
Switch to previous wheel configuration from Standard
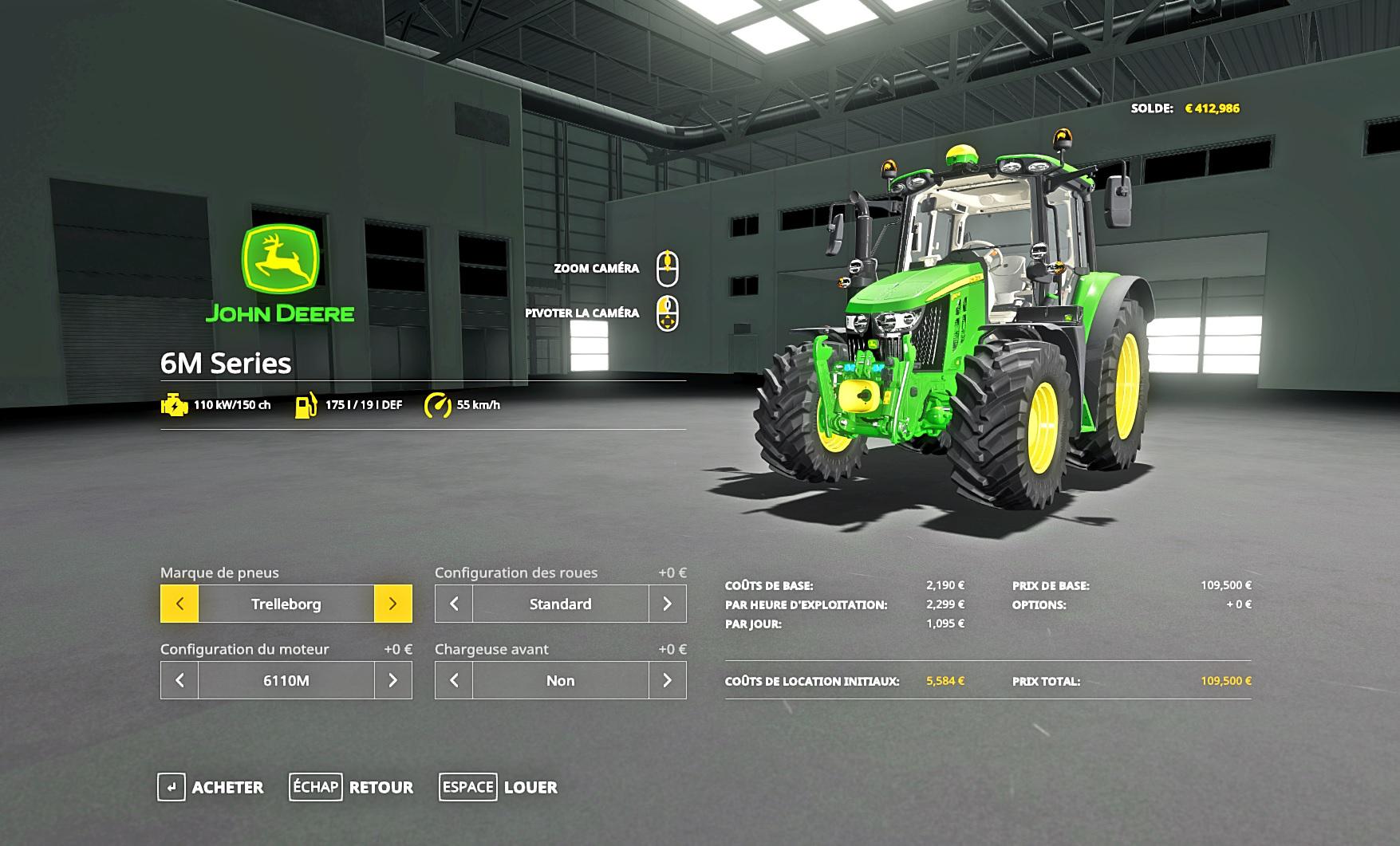(454, 604)
